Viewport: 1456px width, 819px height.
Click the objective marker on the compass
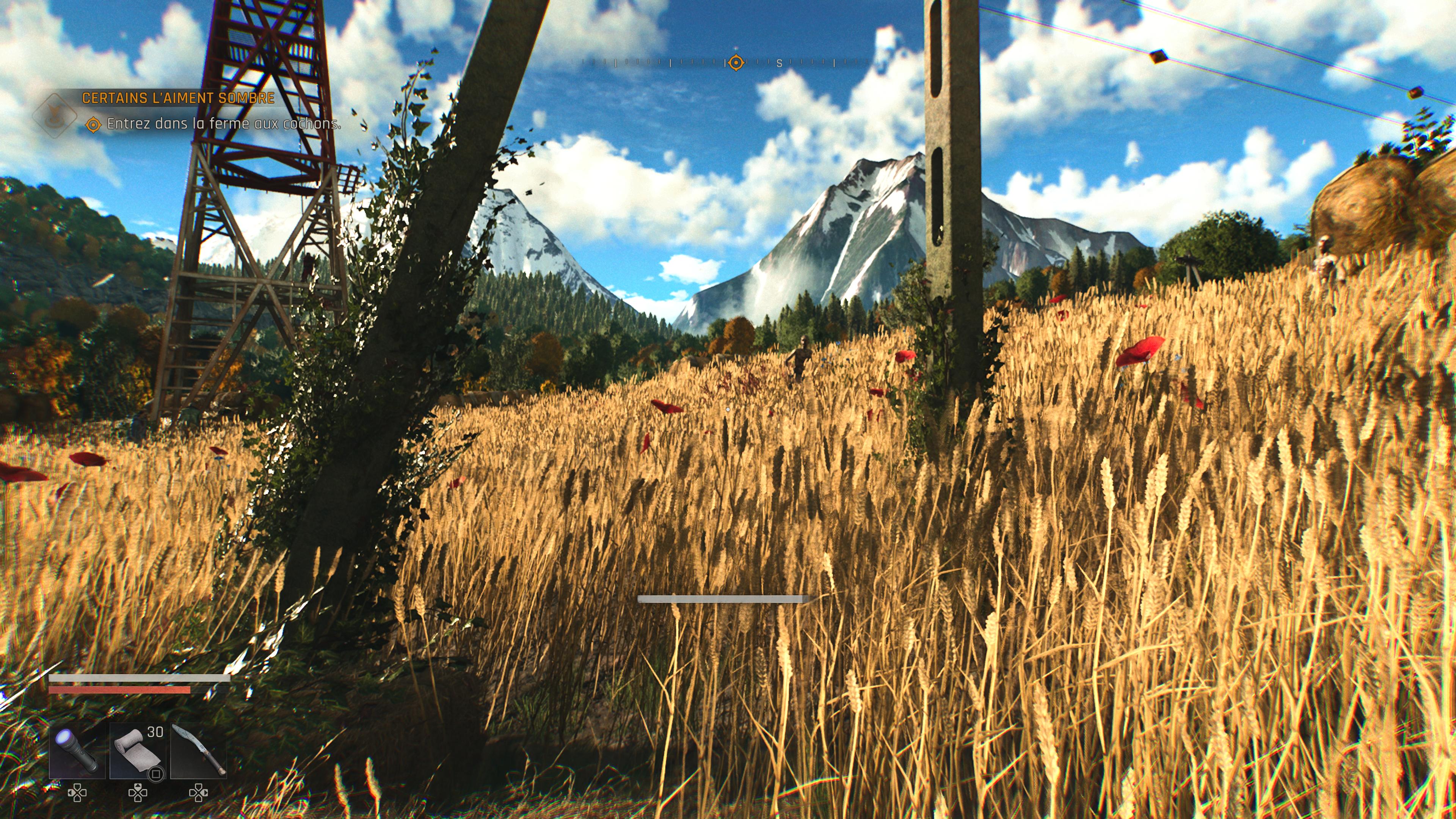(x=735, y=62)
